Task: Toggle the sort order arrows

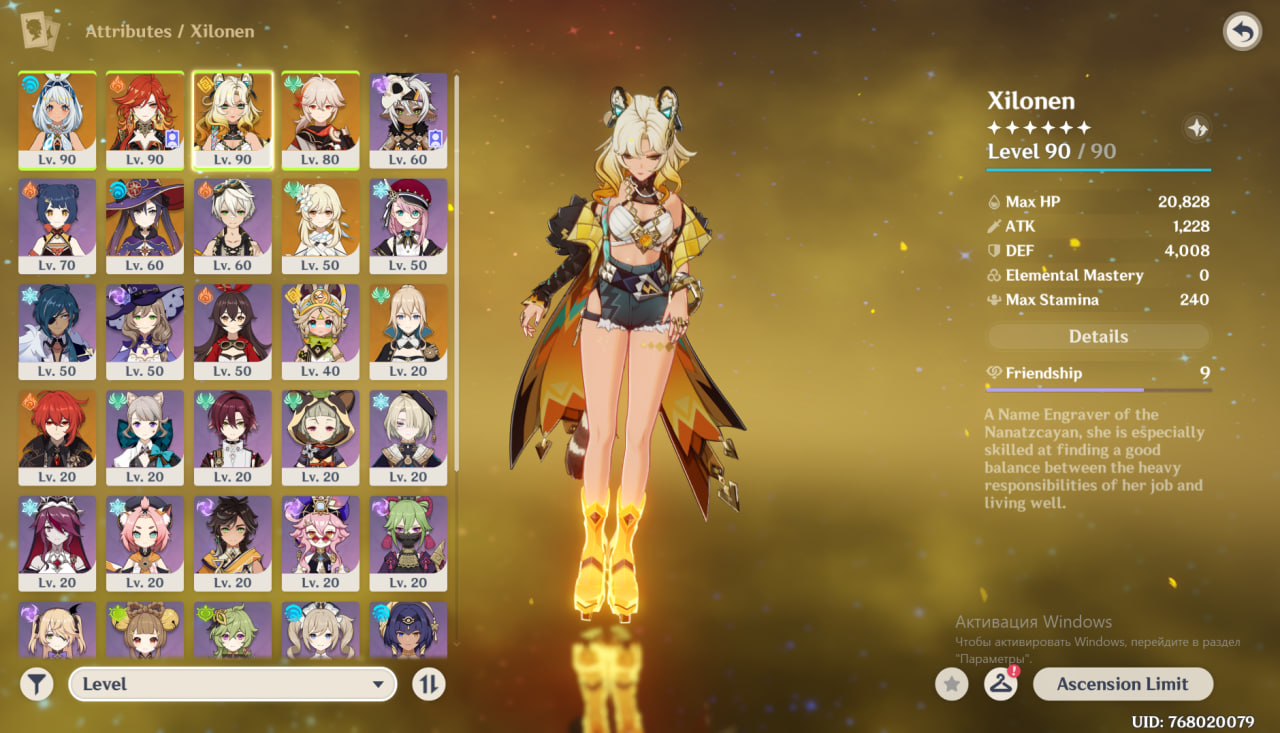Action: click(429, 684)
